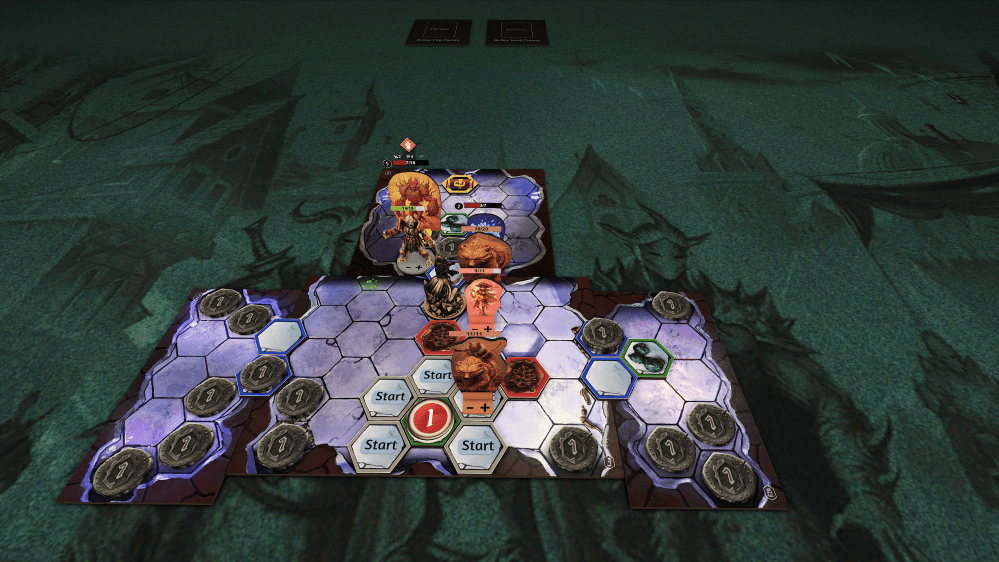Click minus under the small red imp standee
The height and width of the screenshot is (562, 999).
click(x=472, y=327)
